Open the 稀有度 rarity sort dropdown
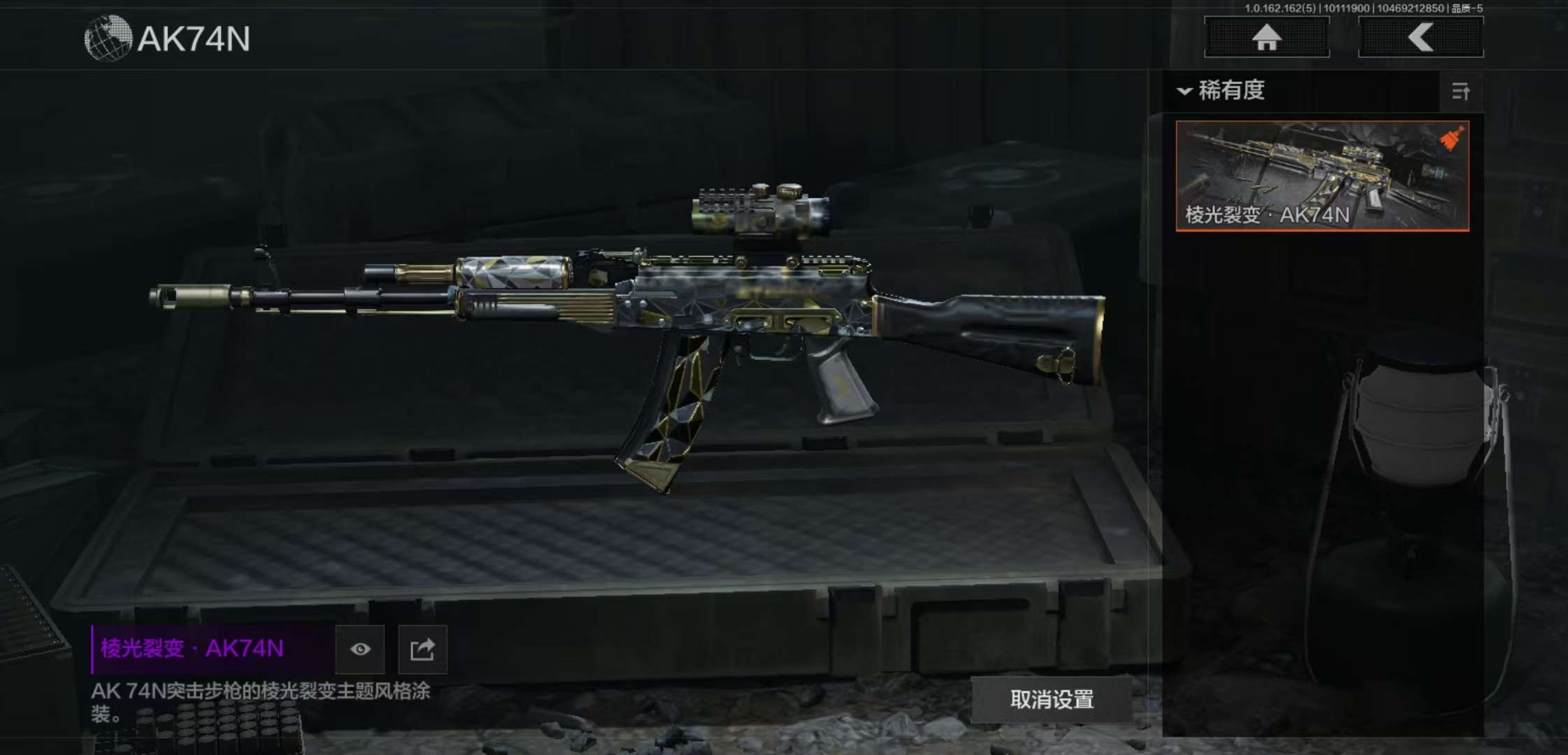Screen dimensions: 1568x755 coord(1223,91)
